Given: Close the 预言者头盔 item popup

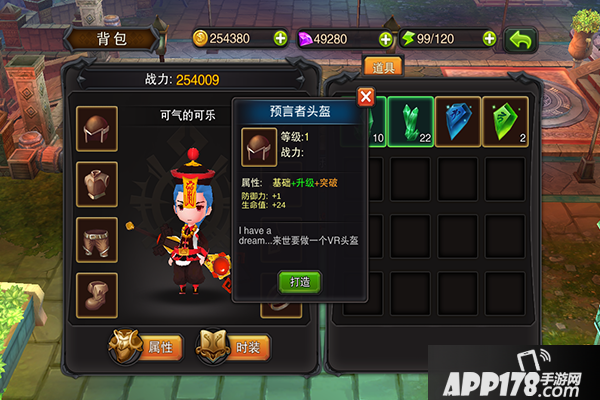Looking at the screenshot, I should tap(366, 97).
